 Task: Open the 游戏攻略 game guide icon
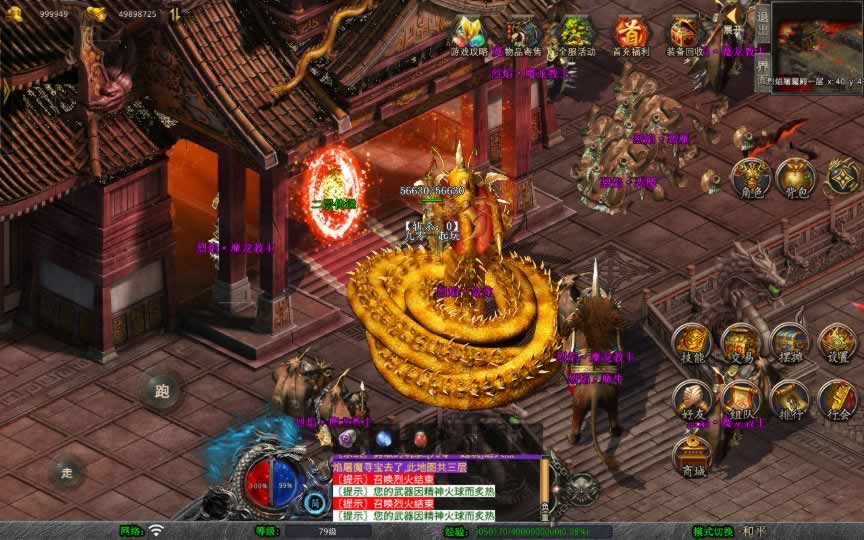pyautogui.click(x=468, y=35)
